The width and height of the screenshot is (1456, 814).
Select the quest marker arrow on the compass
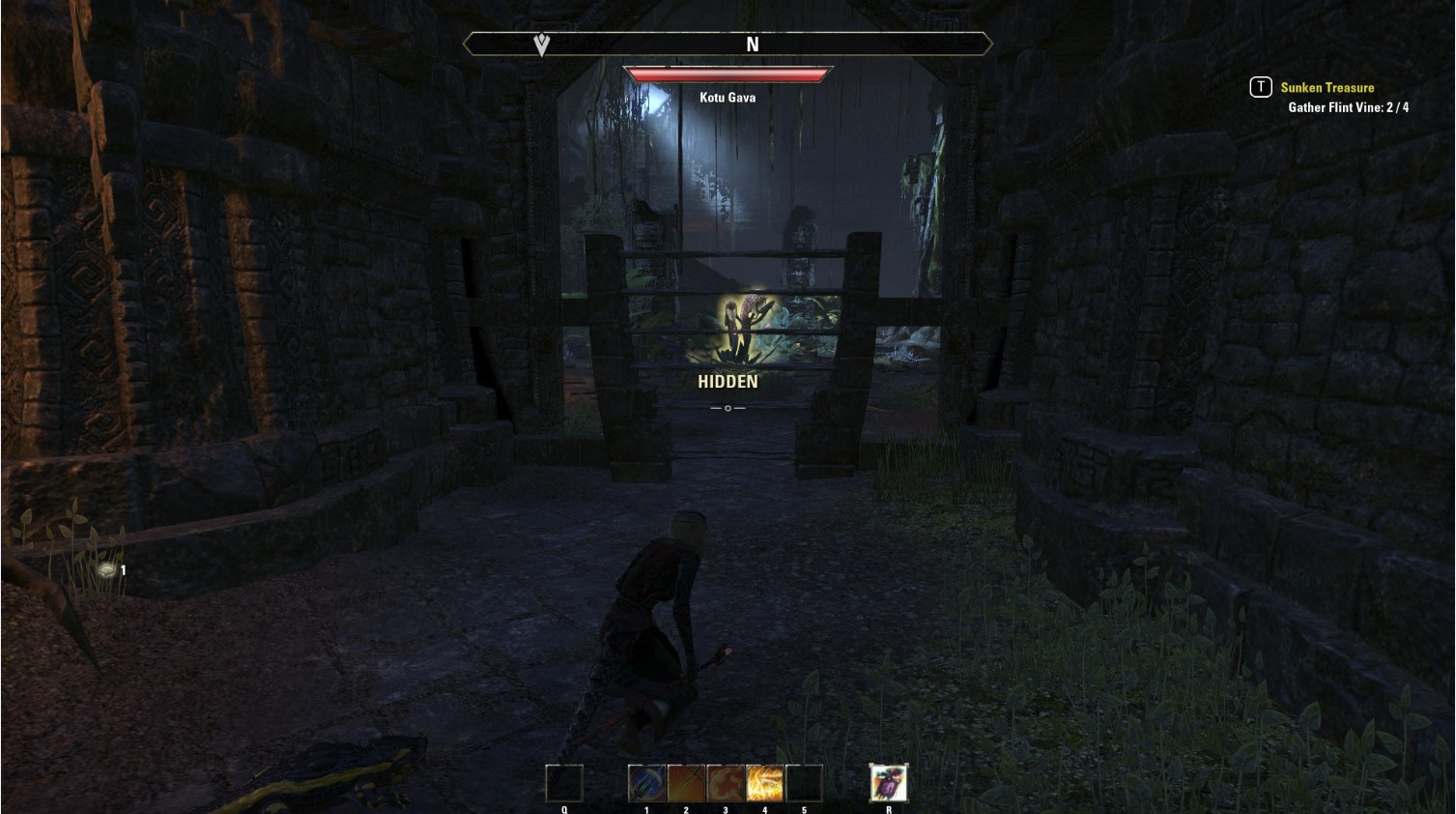542,44
